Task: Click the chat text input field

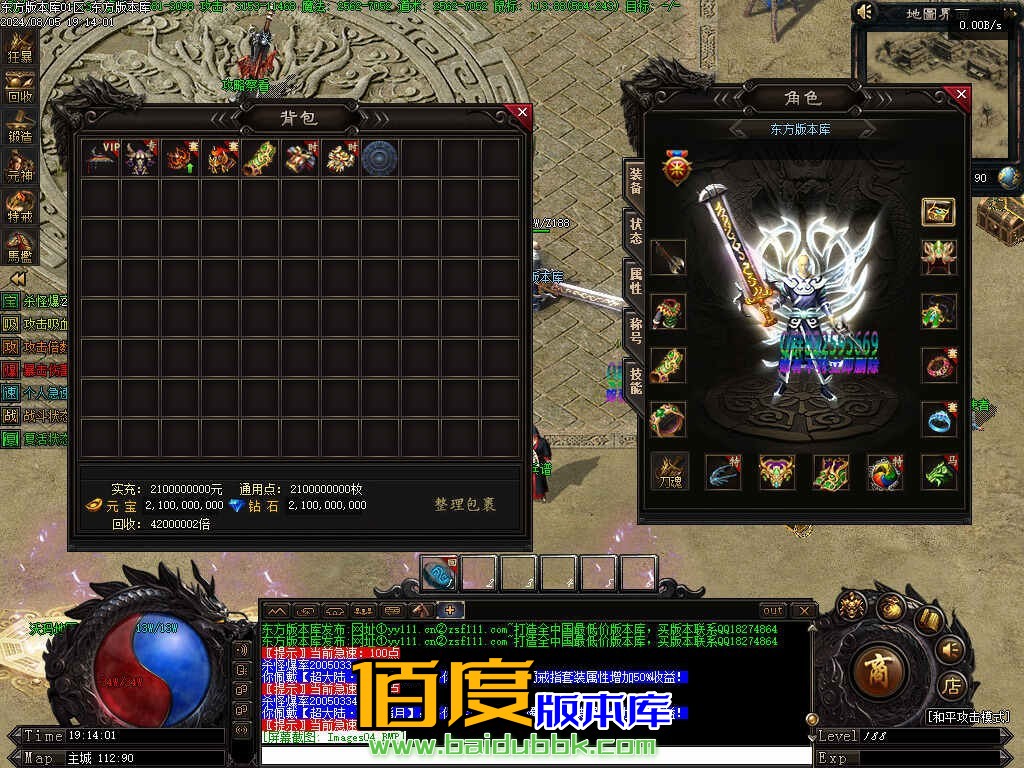Action: pyautogui.click(x=535, y=756)
